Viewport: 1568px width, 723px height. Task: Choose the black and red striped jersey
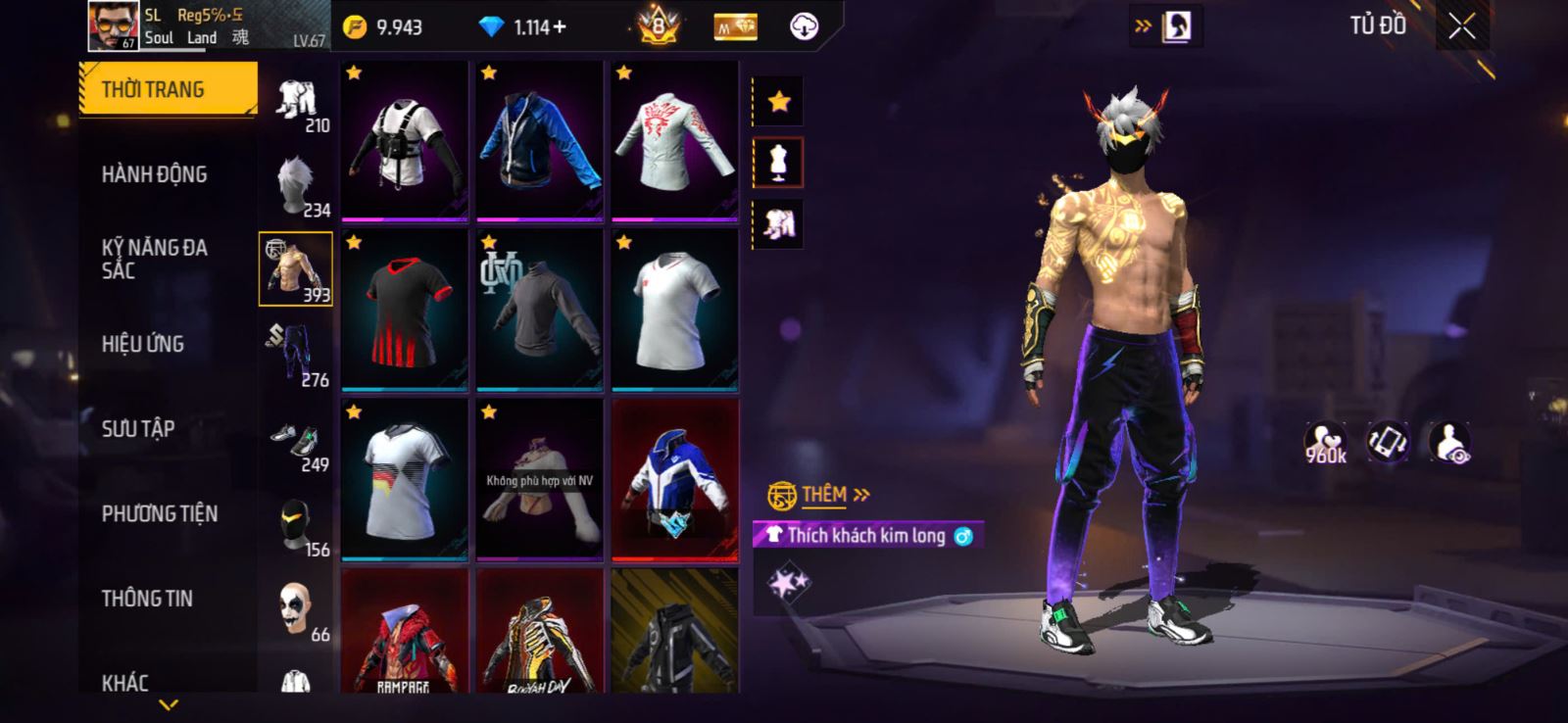point(405,310)
